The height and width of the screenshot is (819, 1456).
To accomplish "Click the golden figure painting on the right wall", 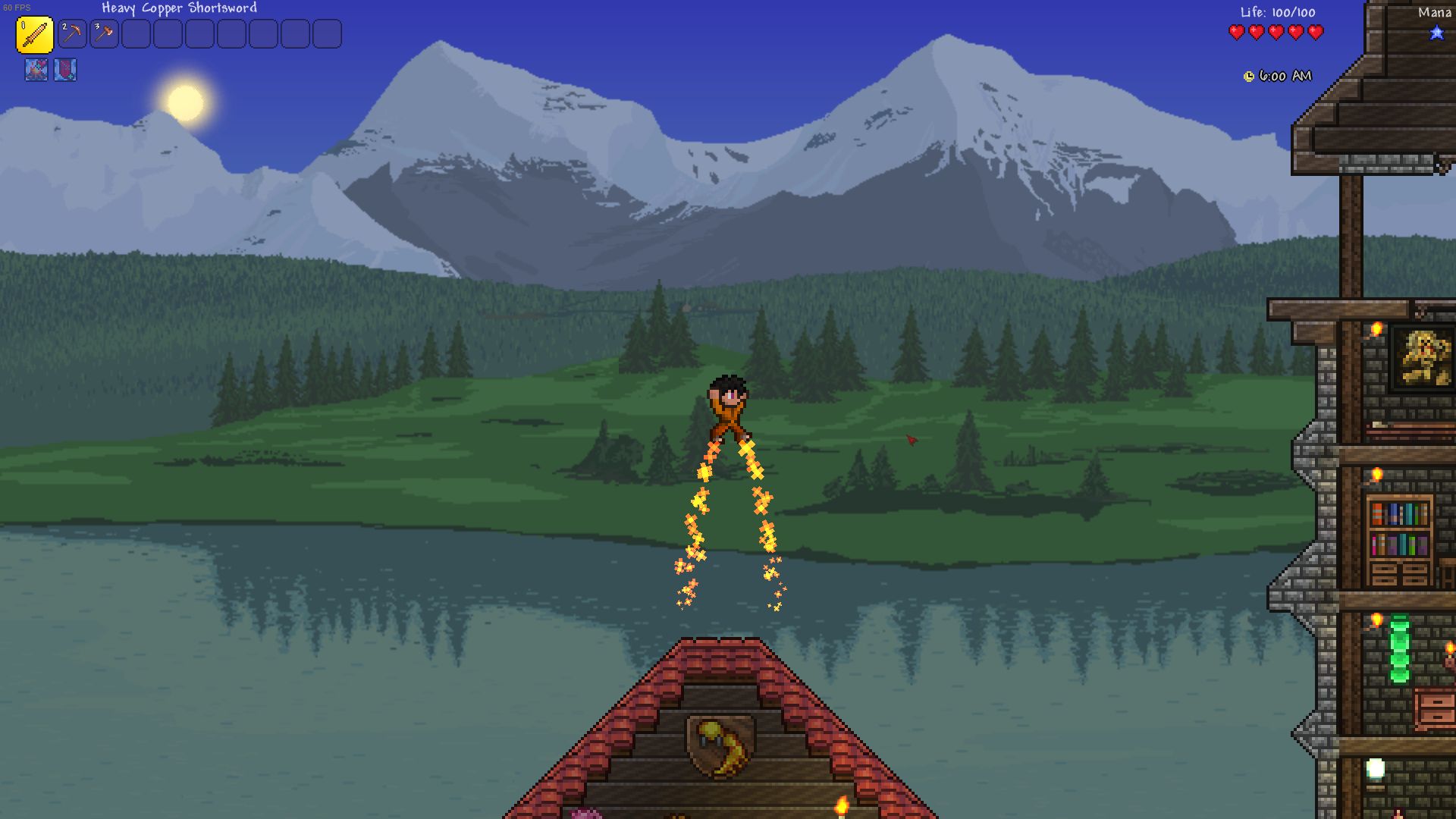I will tap(1423, 356).
